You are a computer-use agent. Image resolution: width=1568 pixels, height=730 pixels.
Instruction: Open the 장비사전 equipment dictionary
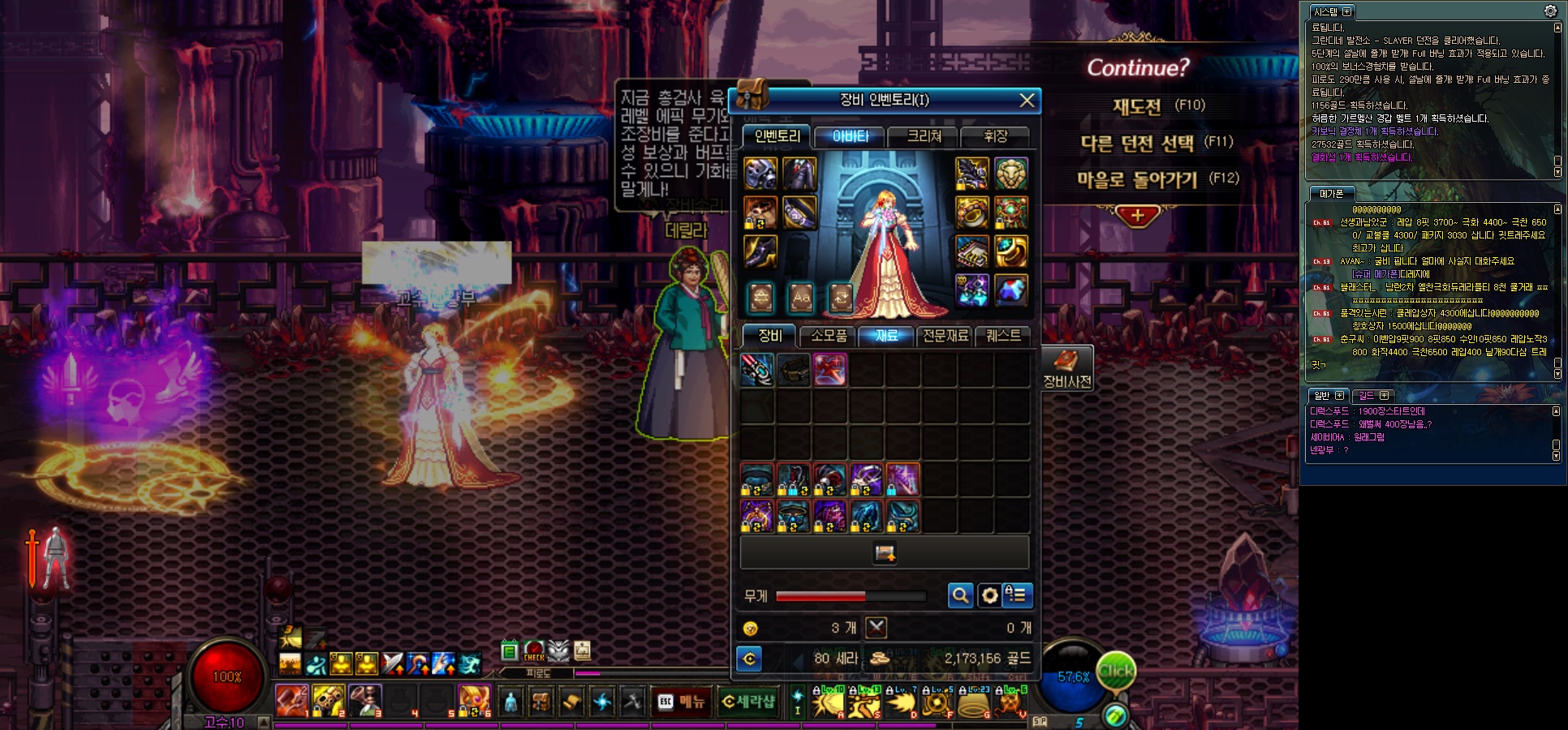pos(1066,369)
